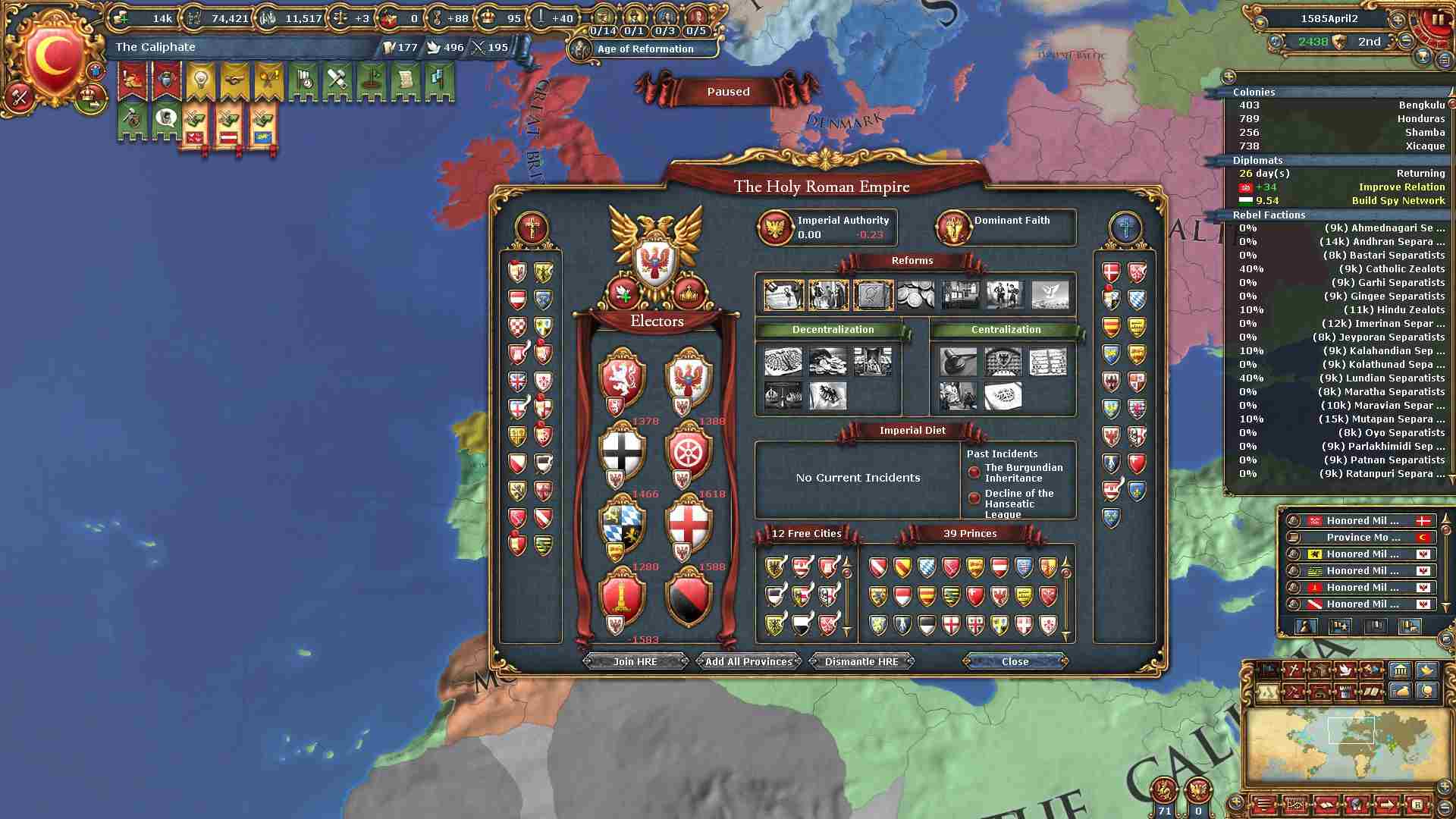Image resolution: width=1456 pixels, height=819 pixels.
Task: Select the Bengkulu colony entry
Action: [x=1338, y=105]
